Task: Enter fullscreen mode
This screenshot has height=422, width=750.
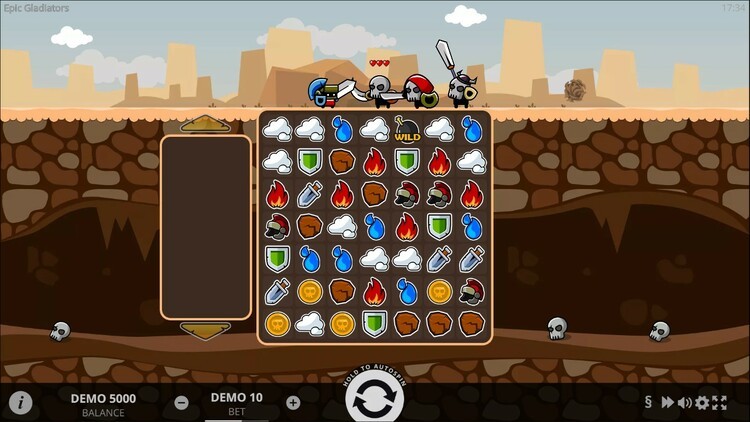Action: click(x=719, y=403)
